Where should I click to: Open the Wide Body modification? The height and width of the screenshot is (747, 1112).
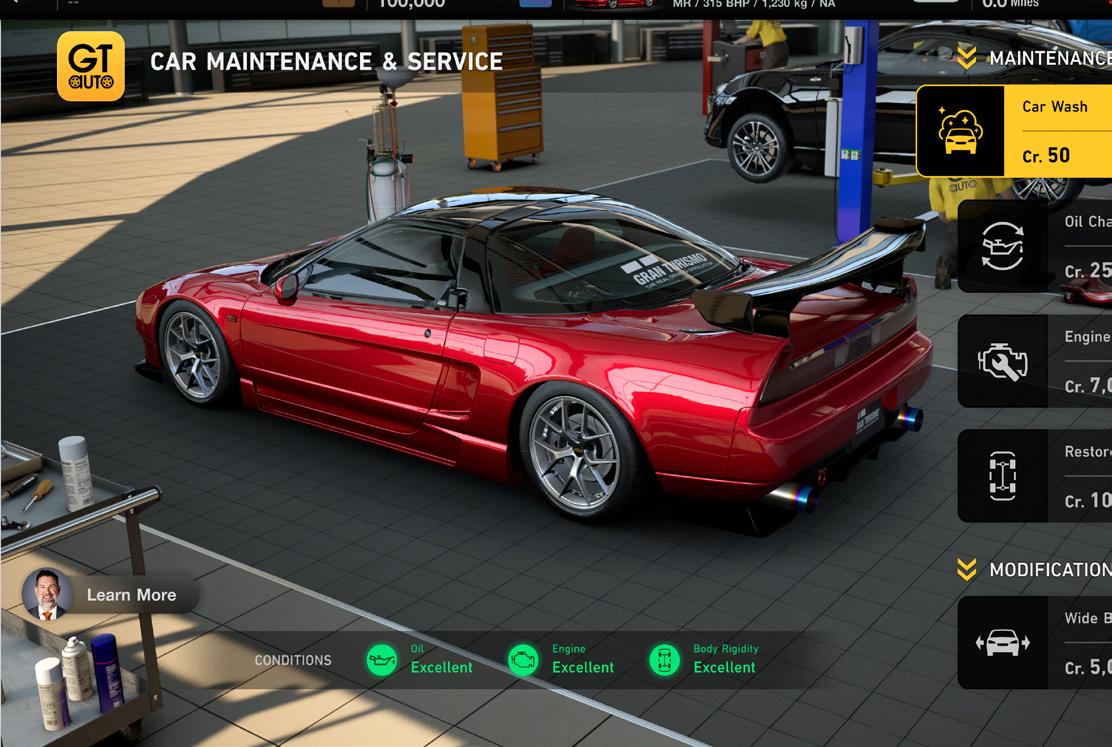(1035, 643)
